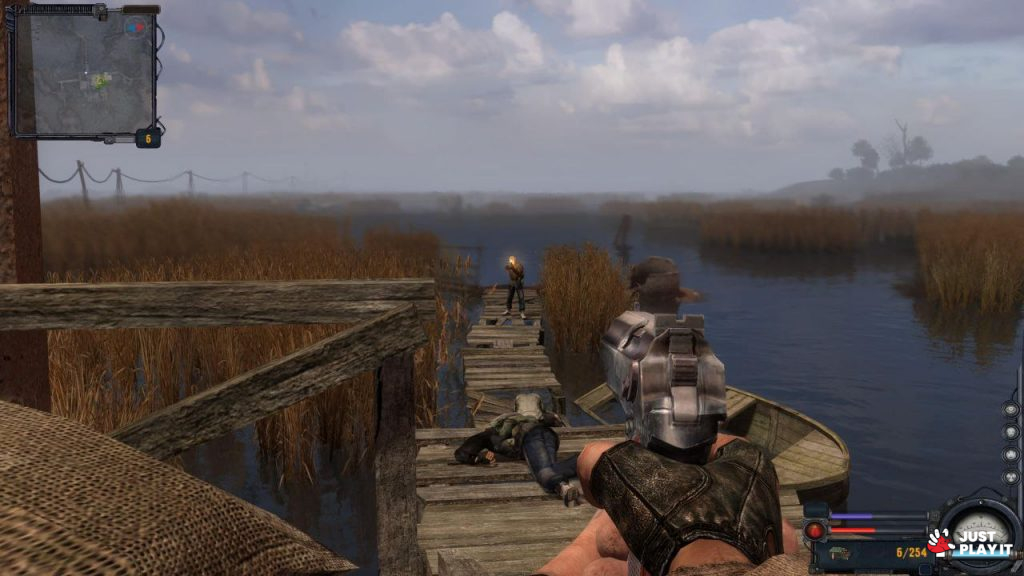Click the Just Play It watermark logo

pyautogui.click(x=970, y=543)
